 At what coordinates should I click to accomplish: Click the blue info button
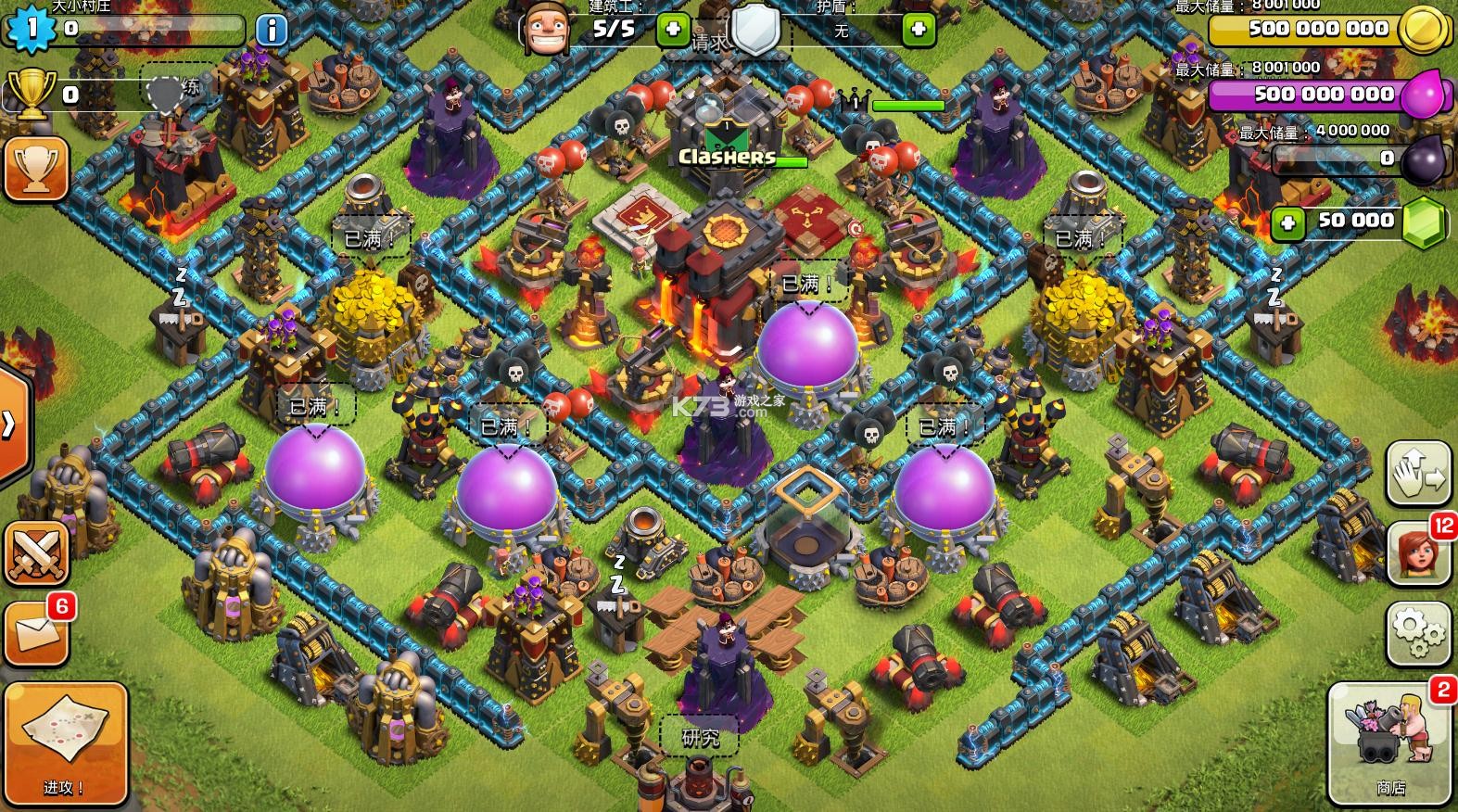point(271,31)
